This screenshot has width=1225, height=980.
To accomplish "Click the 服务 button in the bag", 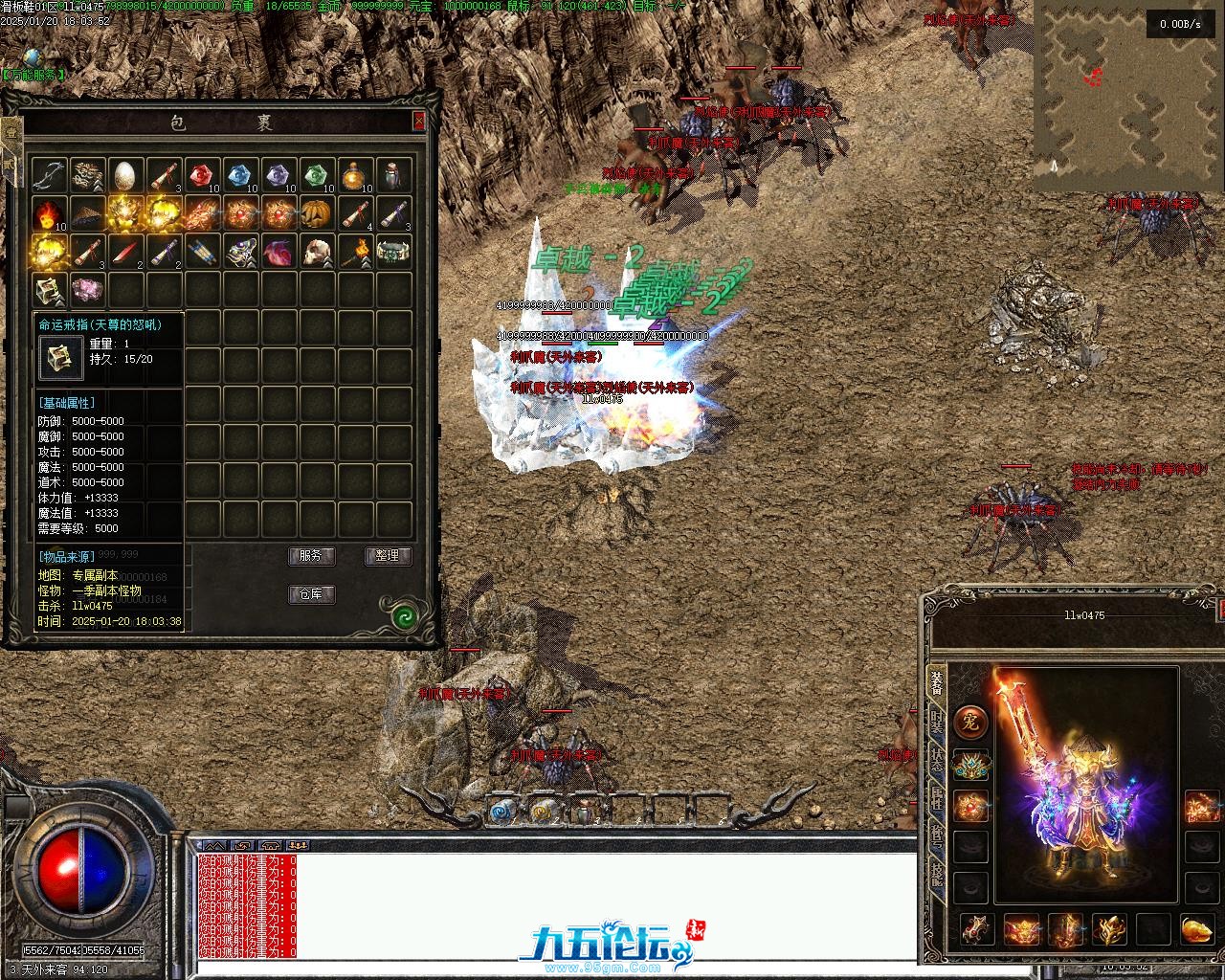I will click(311, 556).
